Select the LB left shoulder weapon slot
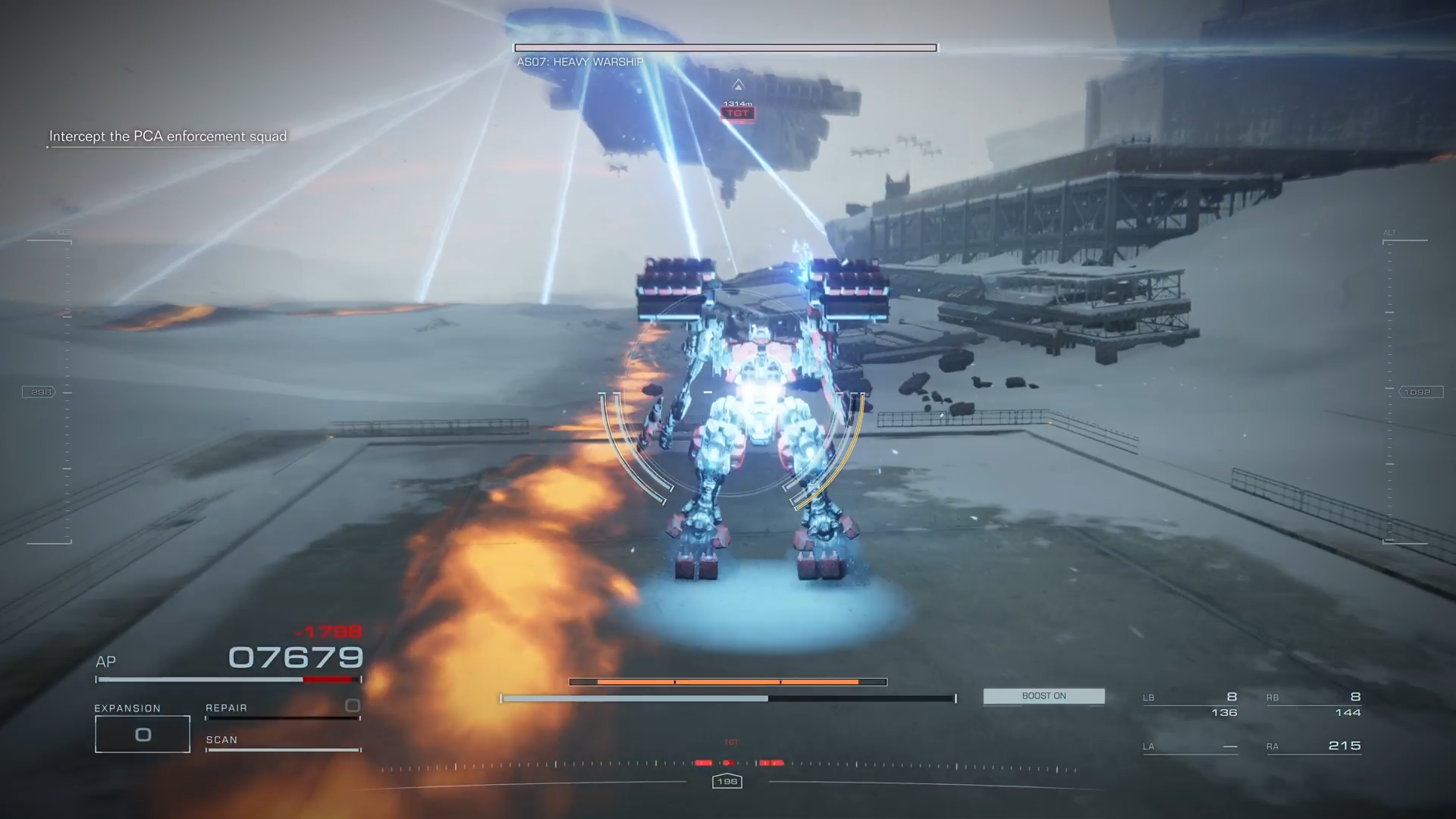The width and height of the screenshot is (1456, 819). (x=1190, y=704)
